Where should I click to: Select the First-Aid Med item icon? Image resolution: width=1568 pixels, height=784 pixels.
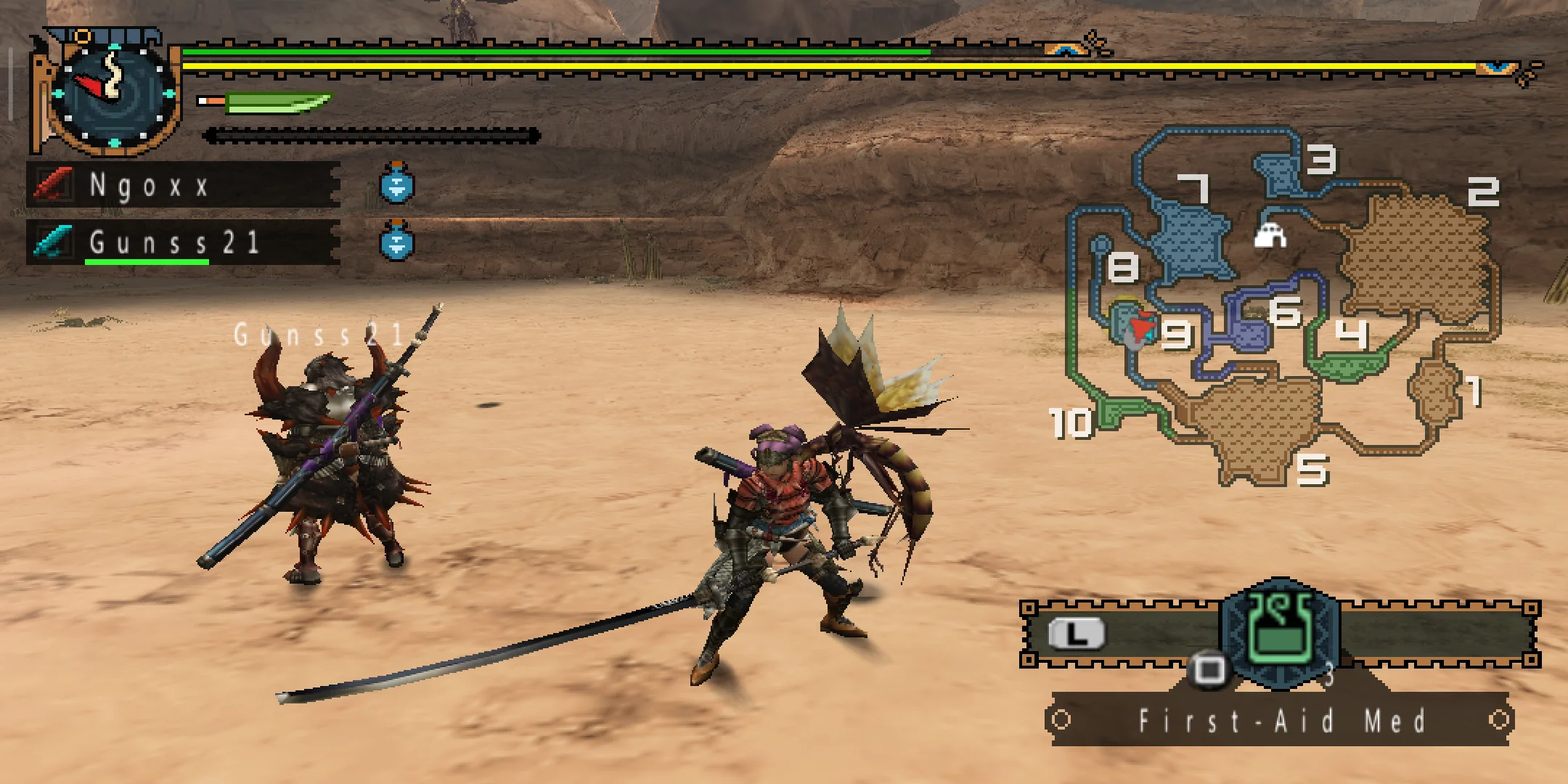click(x=1279, y=631)
